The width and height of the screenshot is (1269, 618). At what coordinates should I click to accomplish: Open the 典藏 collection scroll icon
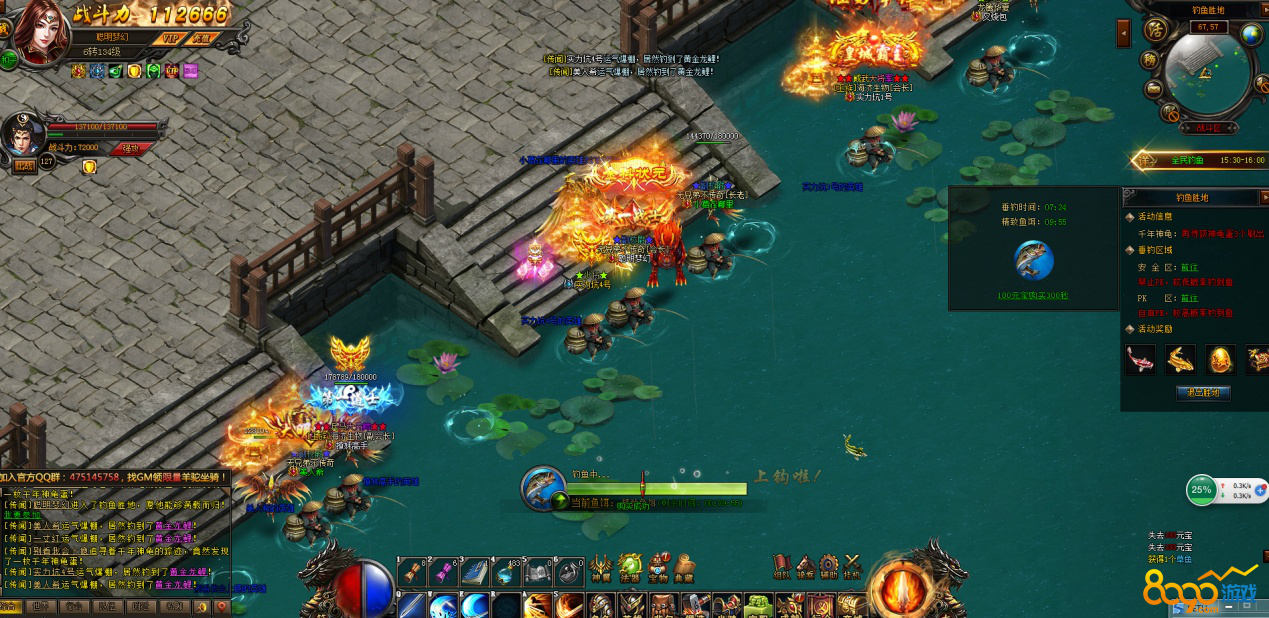coord(685,566)
